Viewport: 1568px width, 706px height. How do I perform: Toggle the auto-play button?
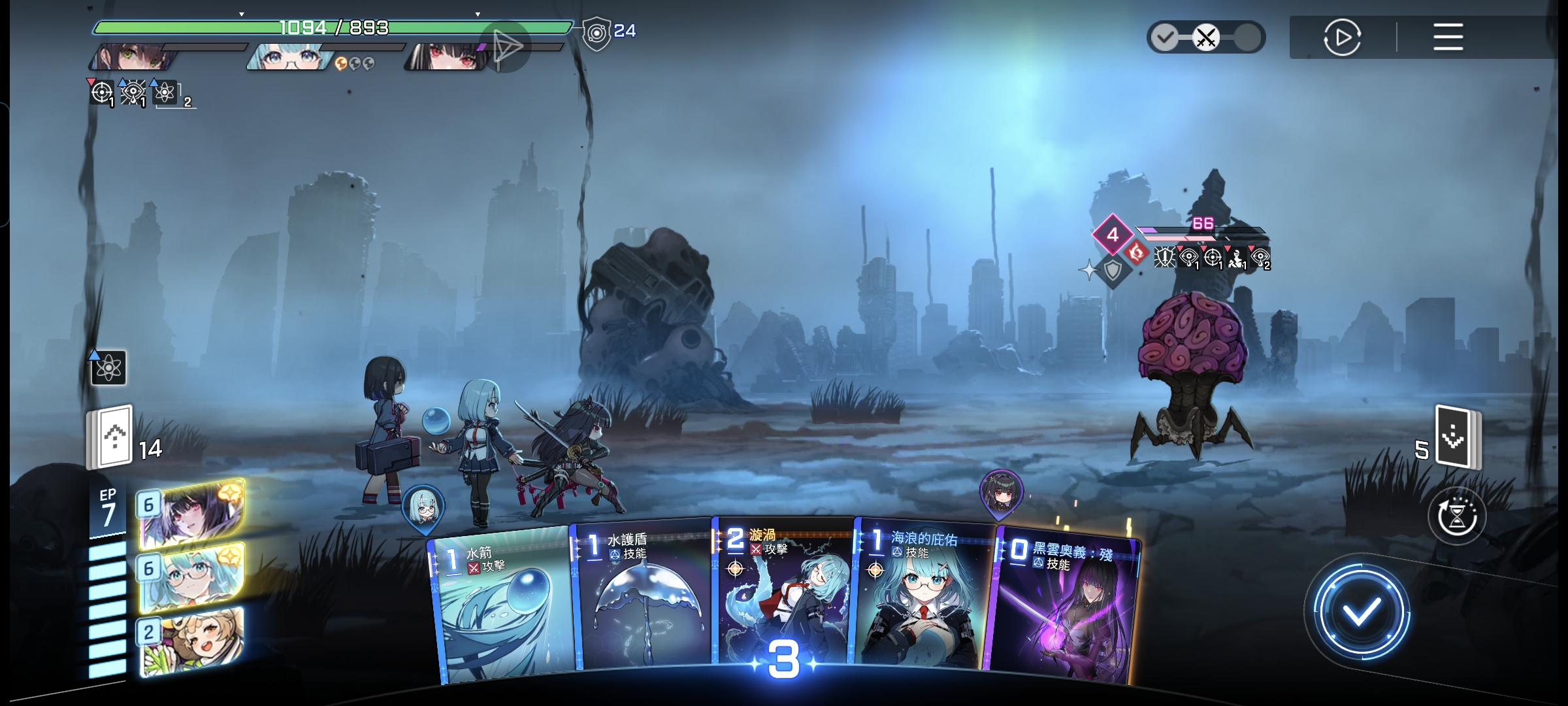coord(1342,37)
